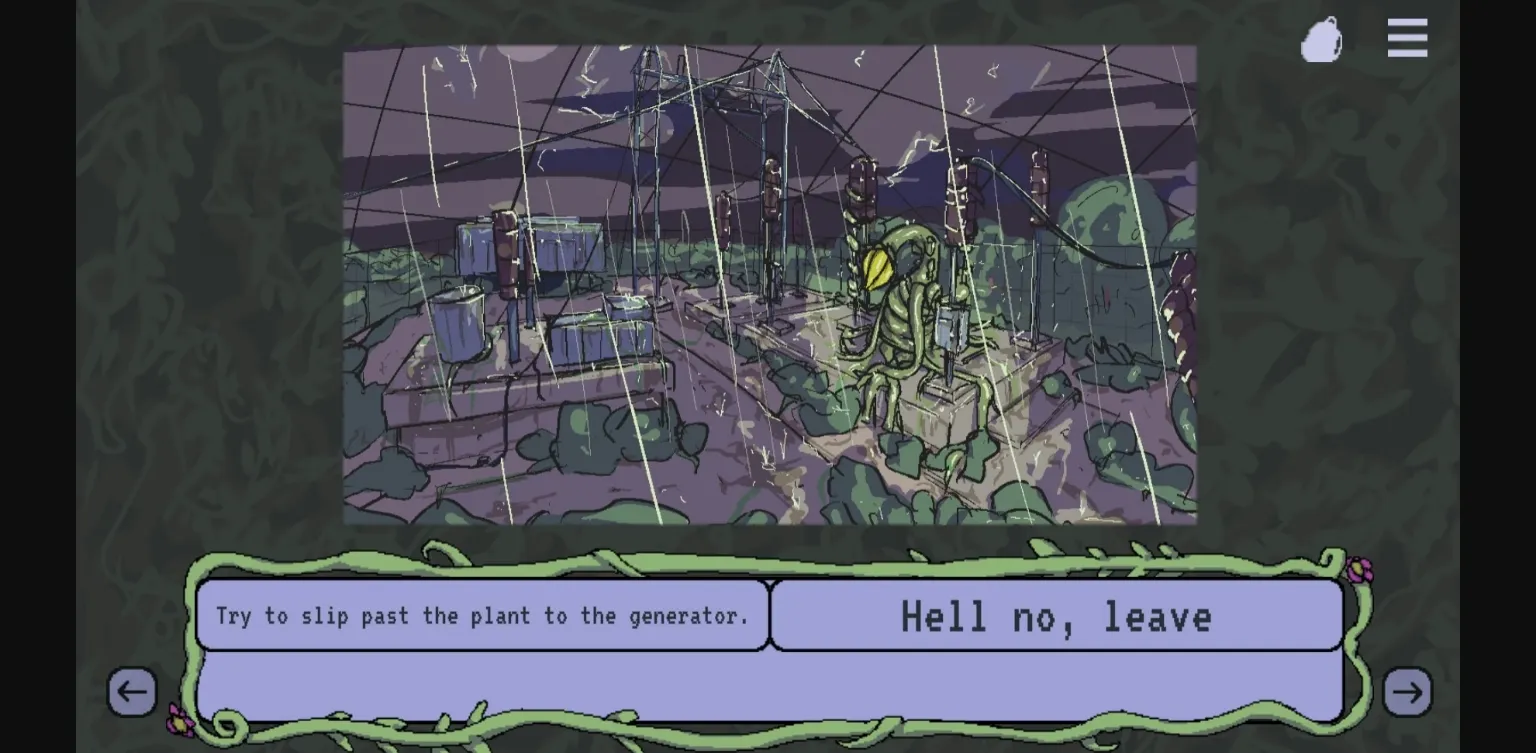
Task: Advance the story with the right arrow
Action: coord(1407,691)
